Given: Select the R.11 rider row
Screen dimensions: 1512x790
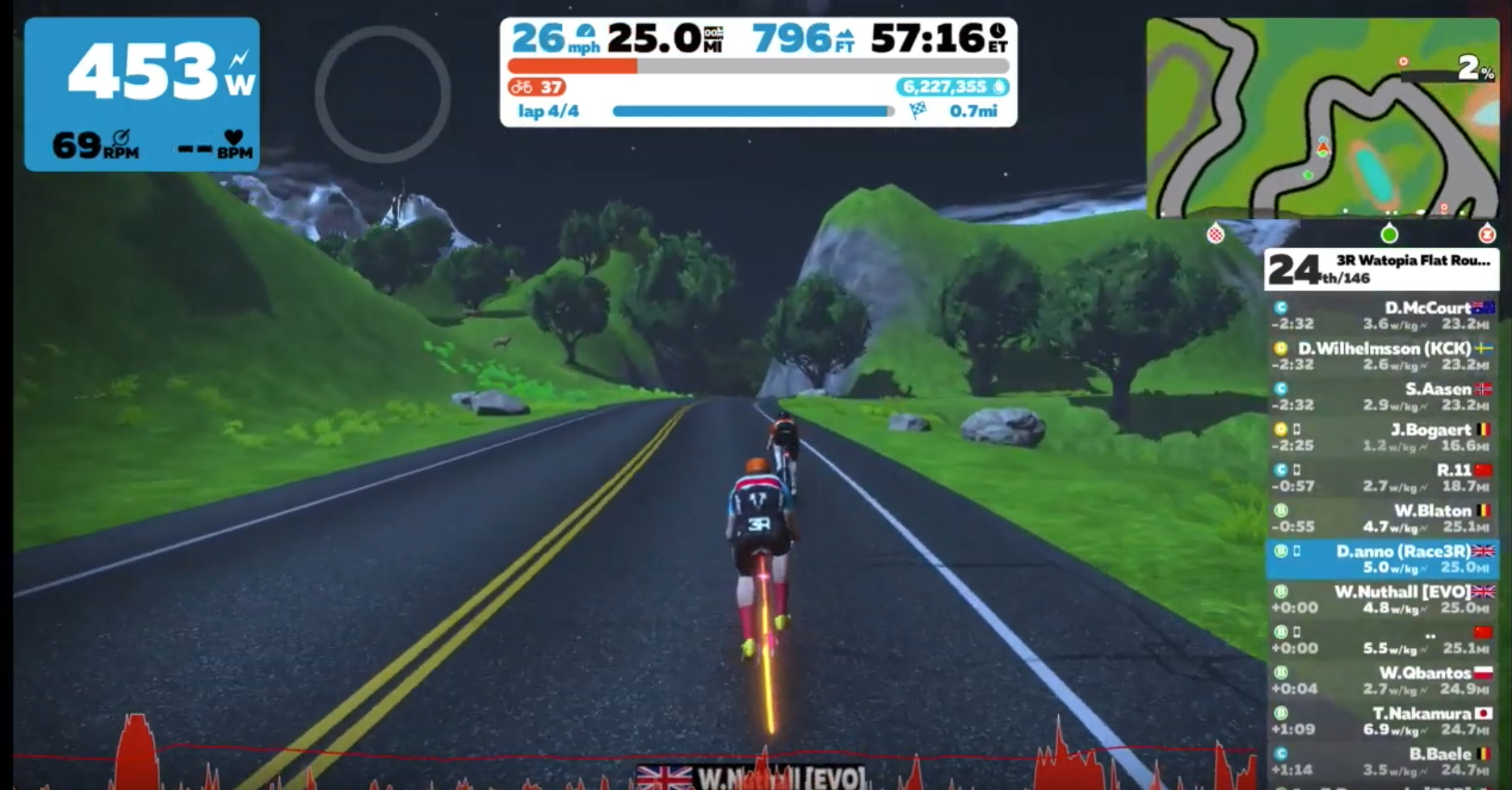Looking at the screenshot, I should 1382,477.
